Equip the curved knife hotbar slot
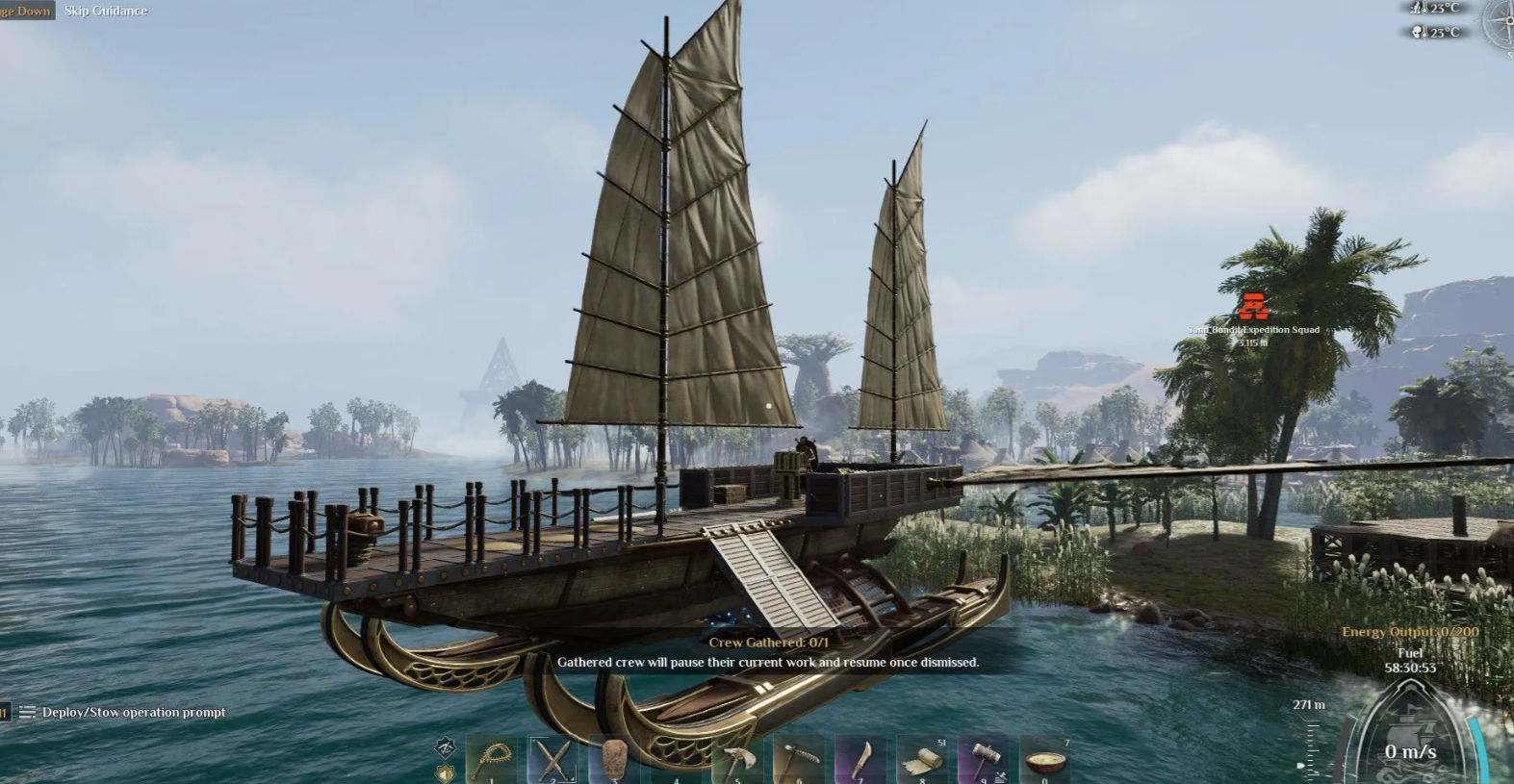Viewport: 1514px width, 784px height. click(x=860, y=761)
